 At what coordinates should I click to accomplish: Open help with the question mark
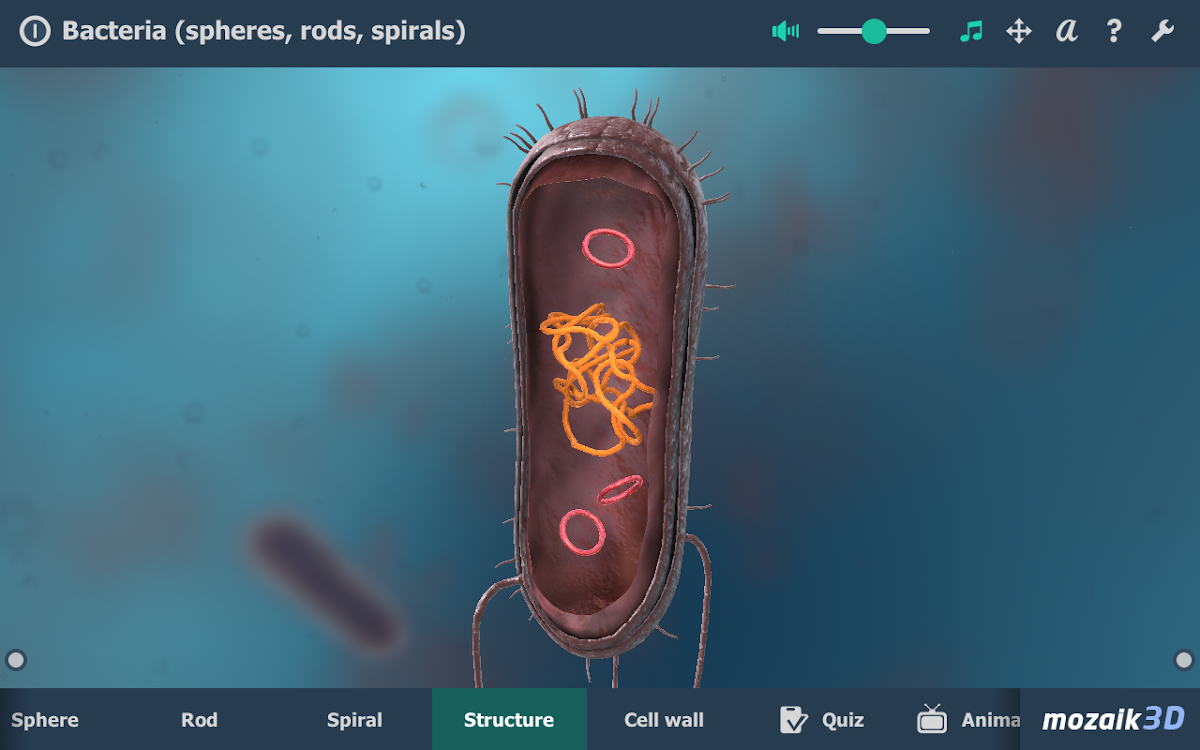(1114, 31)
